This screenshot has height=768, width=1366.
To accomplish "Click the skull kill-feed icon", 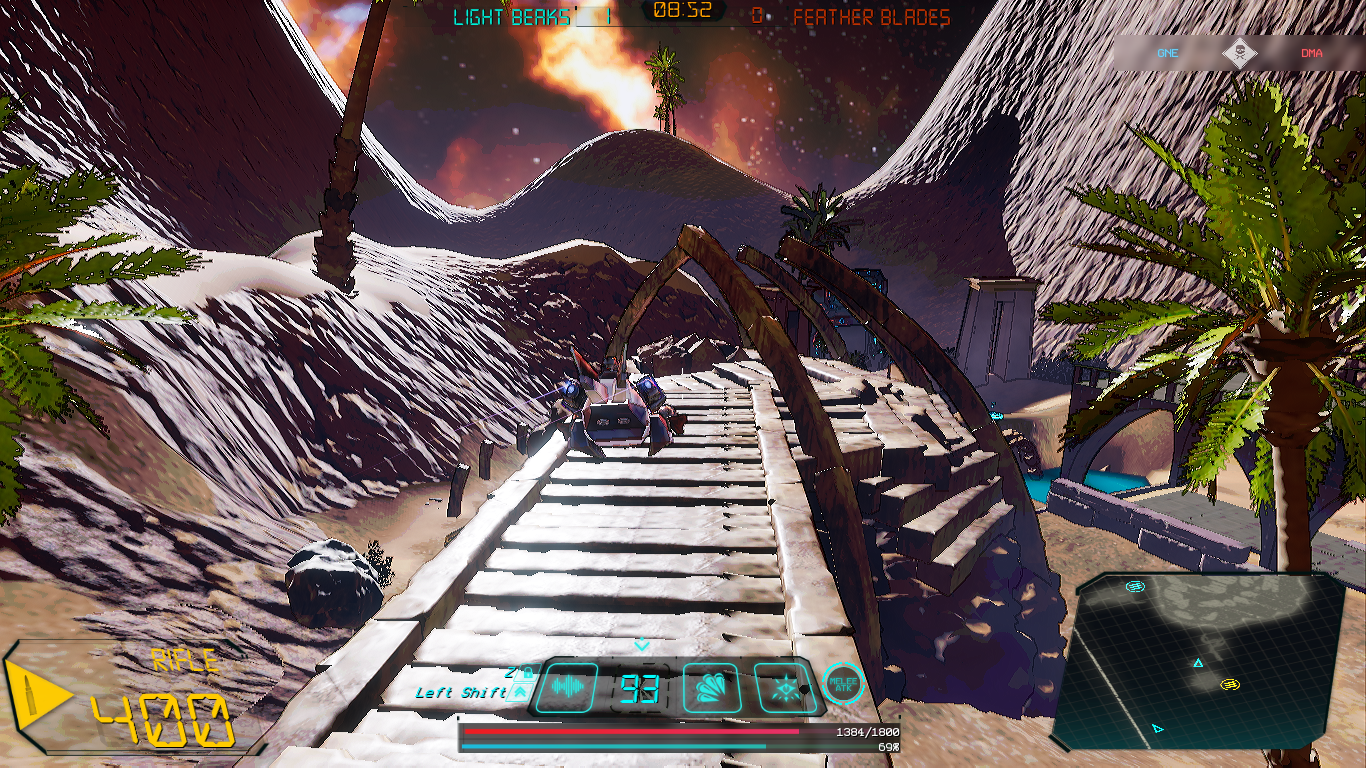I will point(1239,53).
